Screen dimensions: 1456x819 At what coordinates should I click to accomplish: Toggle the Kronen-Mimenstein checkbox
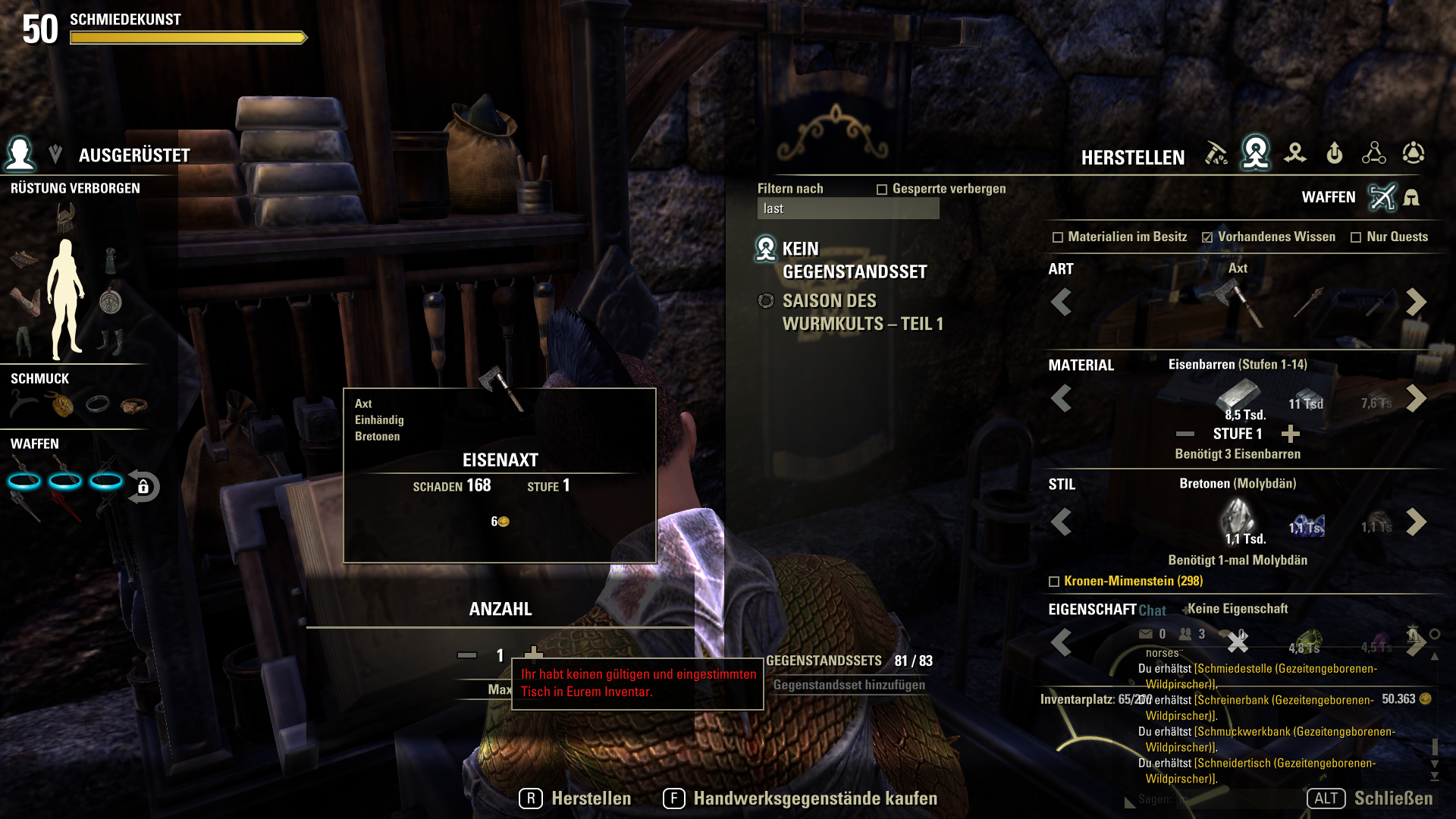point(1054,582)
